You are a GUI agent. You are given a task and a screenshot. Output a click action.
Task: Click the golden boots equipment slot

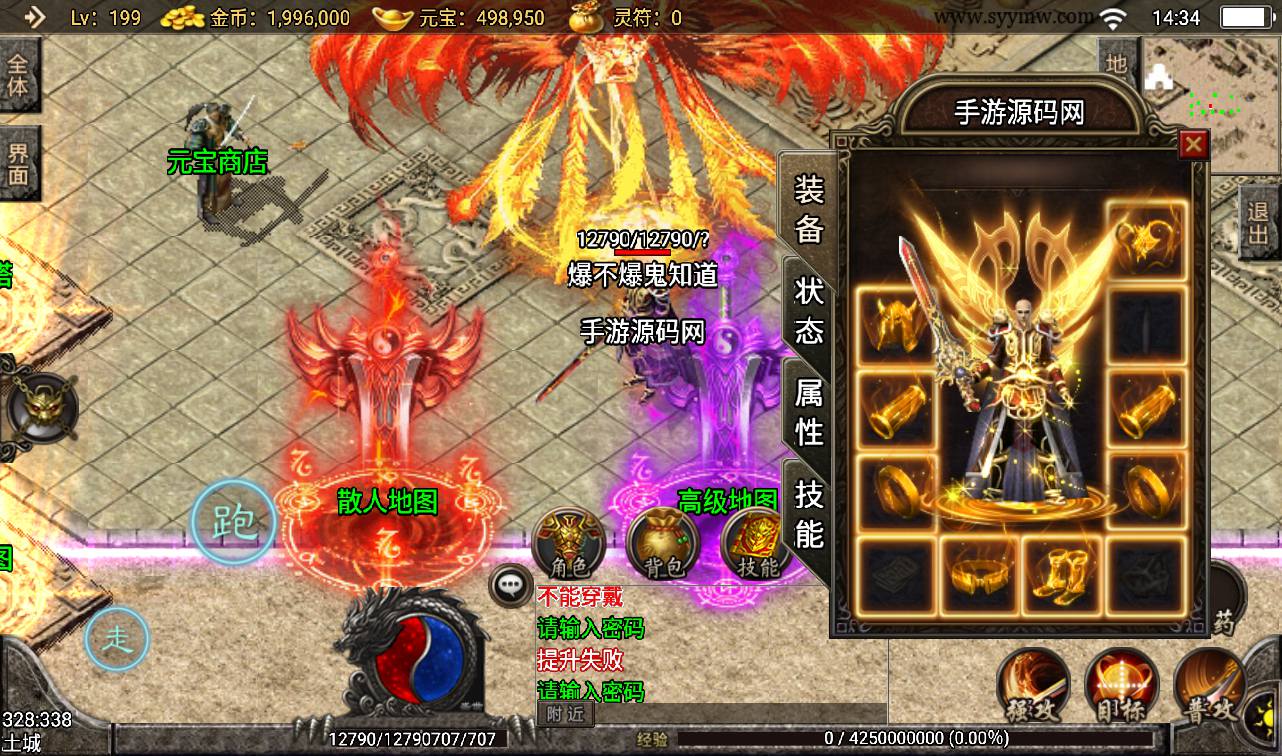(1061, 574)
